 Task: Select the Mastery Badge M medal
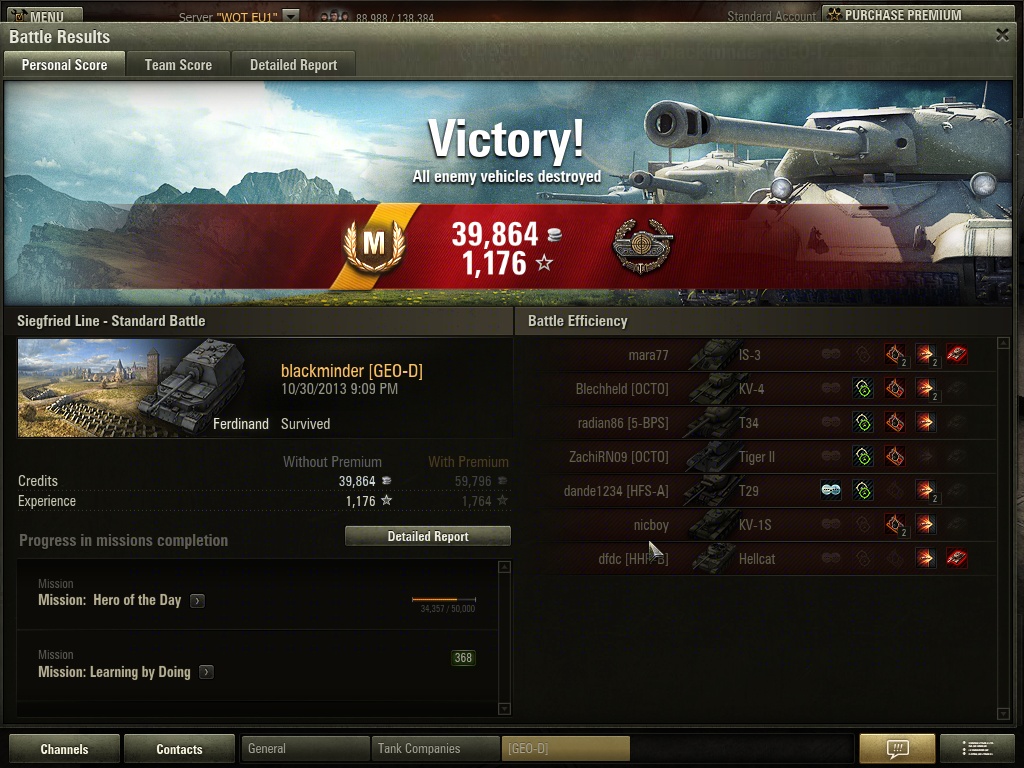[x=373, y=242]
